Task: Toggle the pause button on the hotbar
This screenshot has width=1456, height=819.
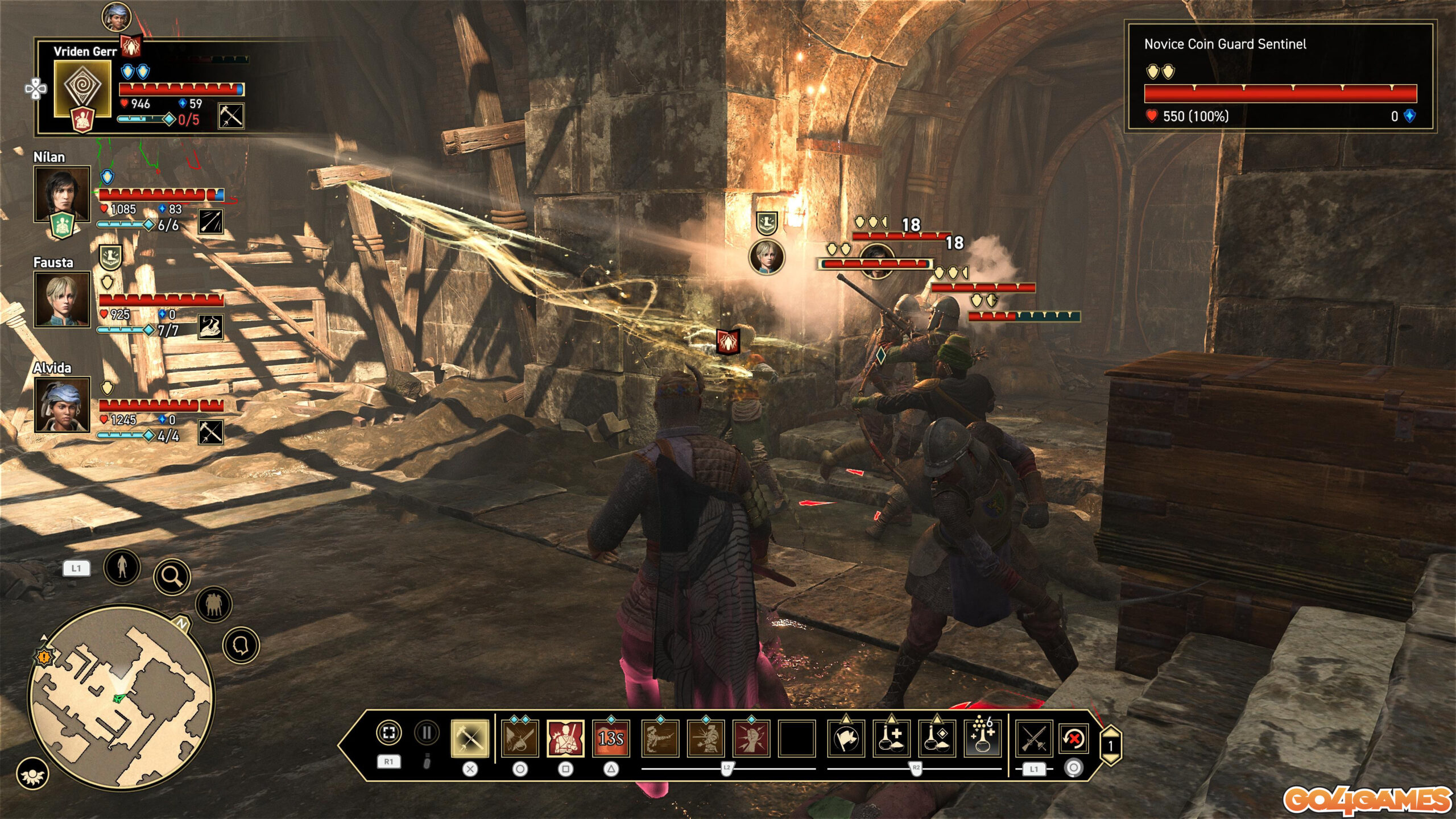Action: tap(427, 733)
